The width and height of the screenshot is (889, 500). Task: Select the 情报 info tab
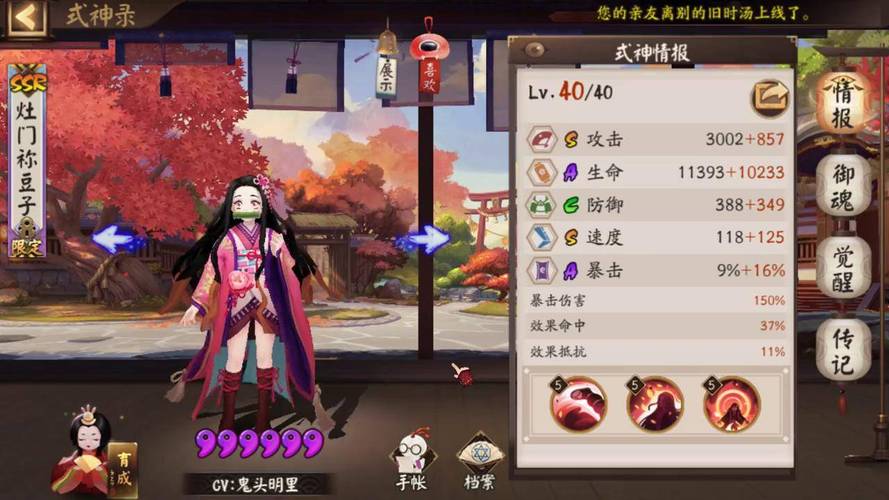[842, 102]
